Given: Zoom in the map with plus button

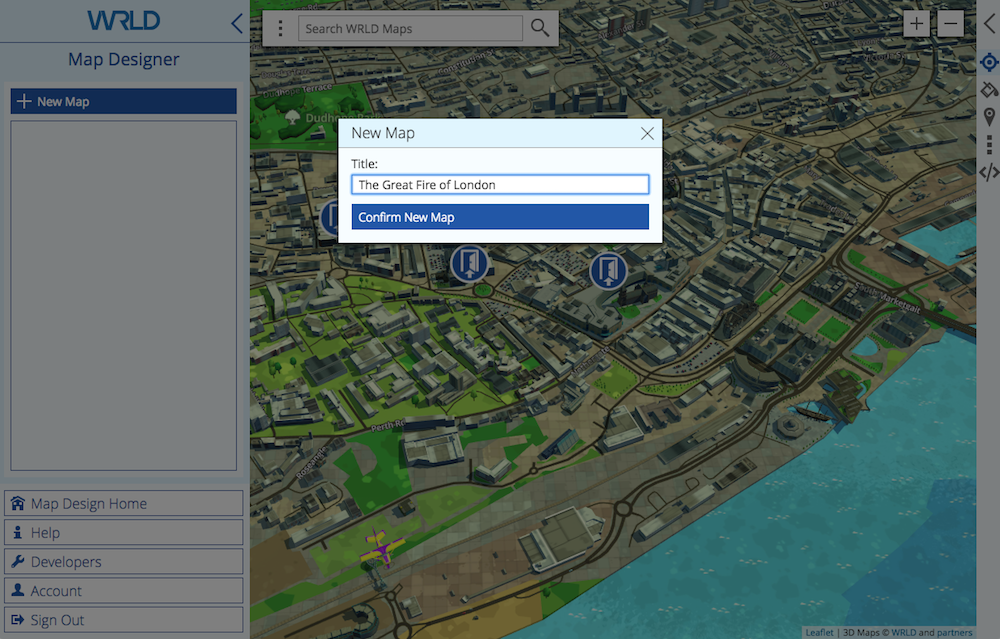Looking at the screenshot, I should (916, 23).
